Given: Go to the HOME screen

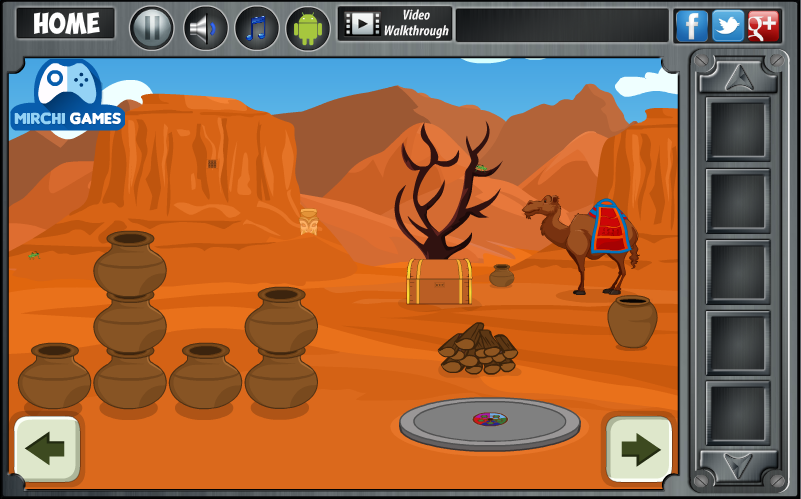Looking at the screenshot, I should 66,24.
